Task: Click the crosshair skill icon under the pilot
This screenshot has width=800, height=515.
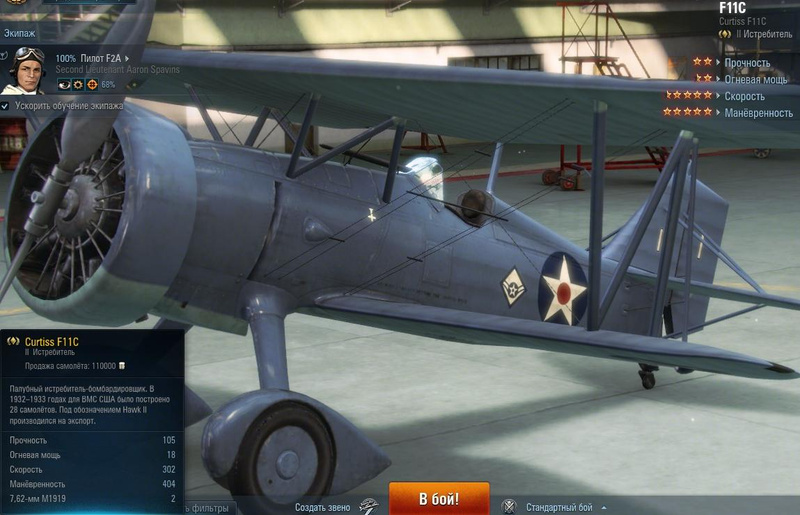Action: (92, 85)
